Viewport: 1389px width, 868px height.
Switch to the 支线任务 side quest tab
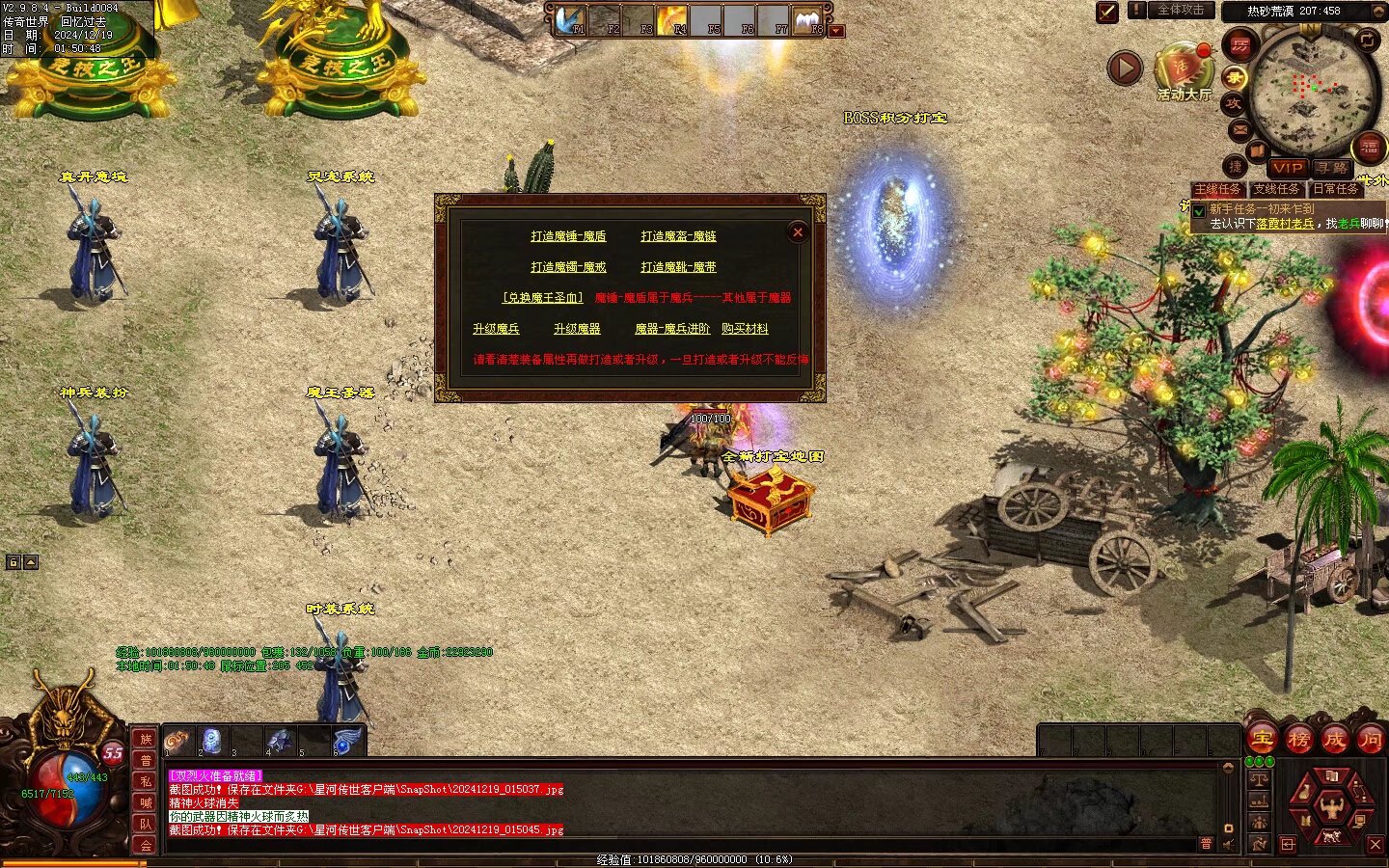pos(1276,189)
